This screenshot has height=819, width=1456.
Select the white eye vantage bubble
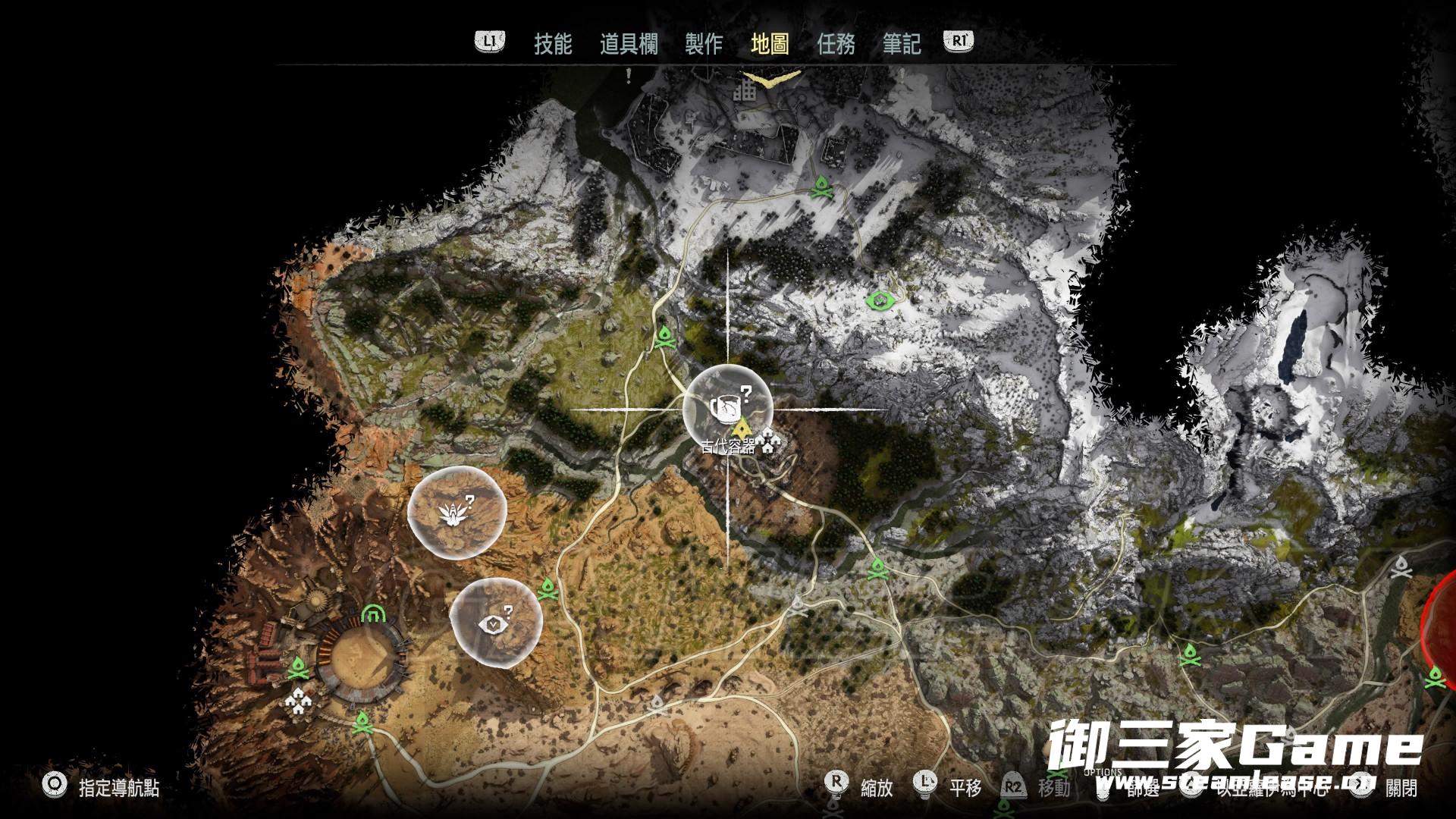(x=496, y=623)
